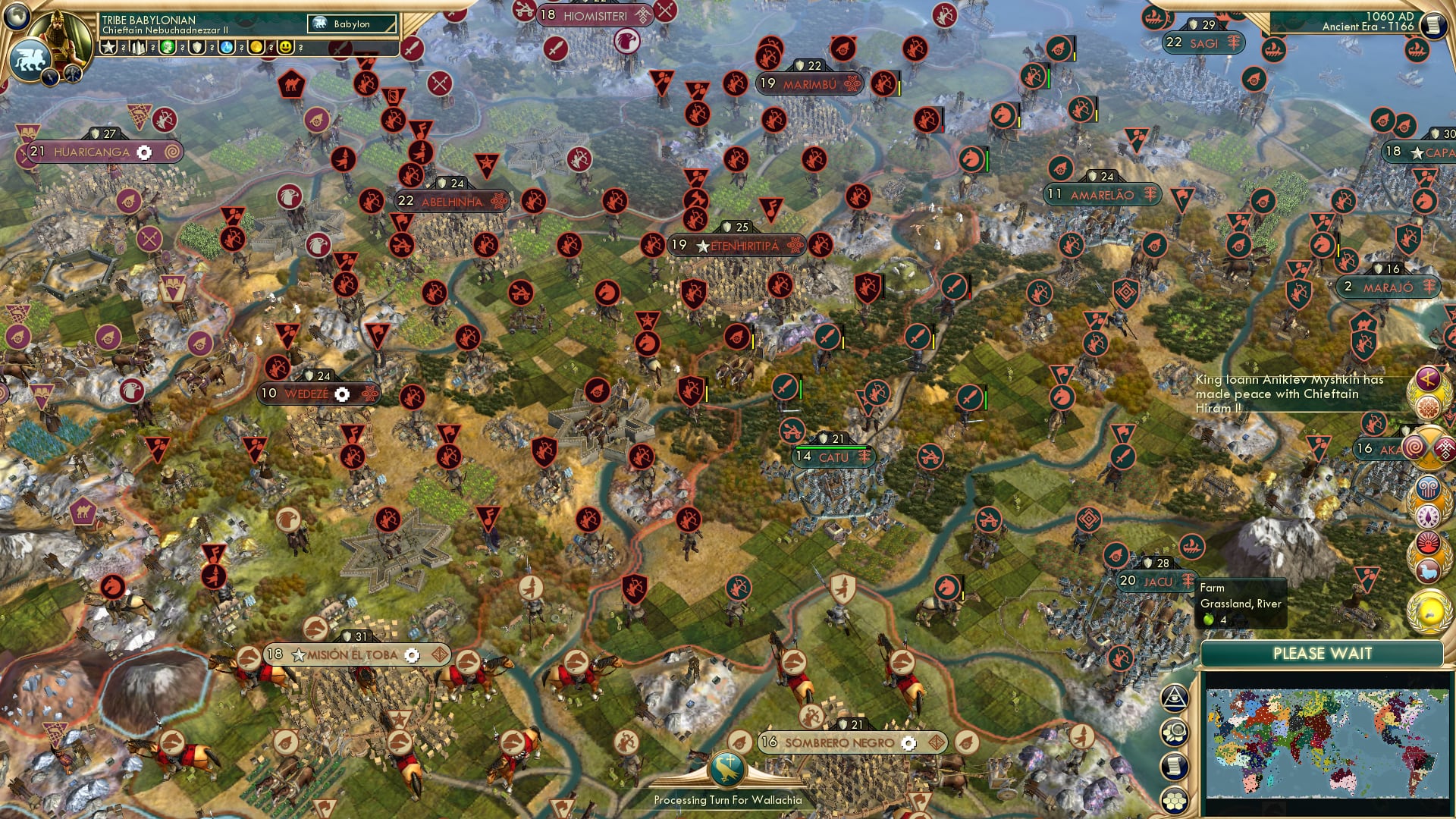
Task: Select the winged lion Babylon emblem top-left
Action: tap(30, 59)
